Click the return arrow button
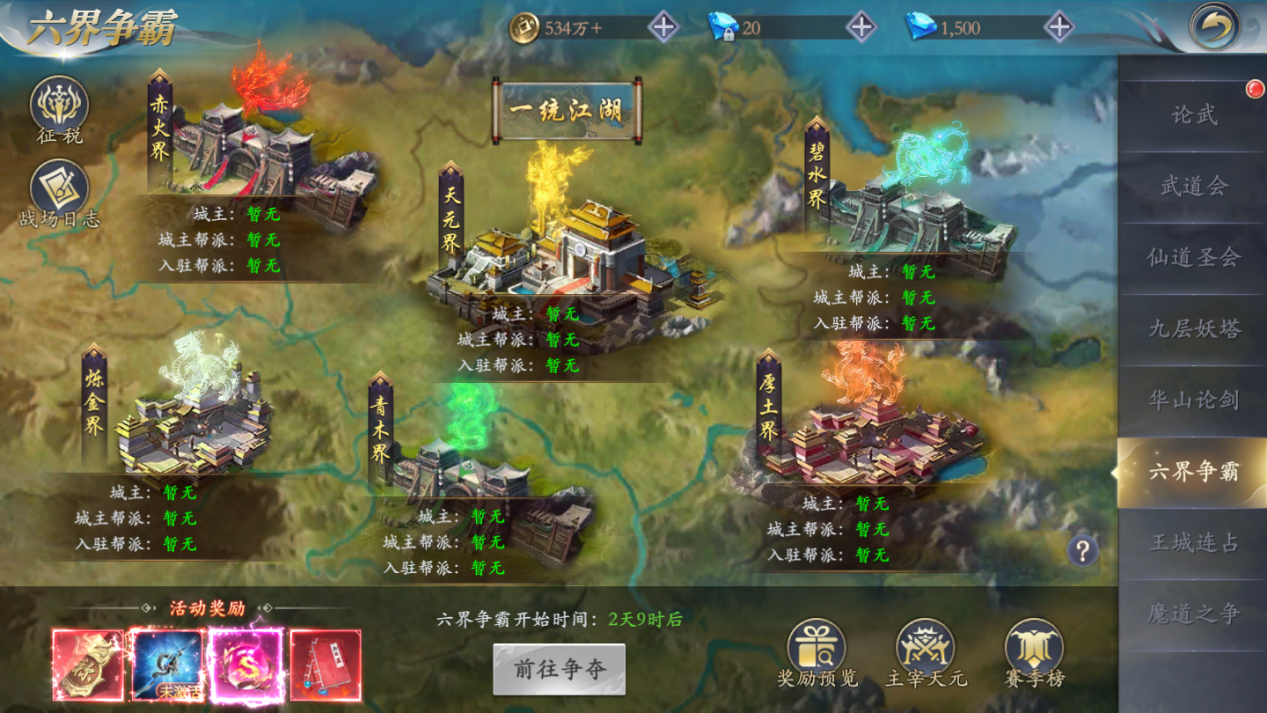This screenshot has width=1267, height=713. 1215,27
